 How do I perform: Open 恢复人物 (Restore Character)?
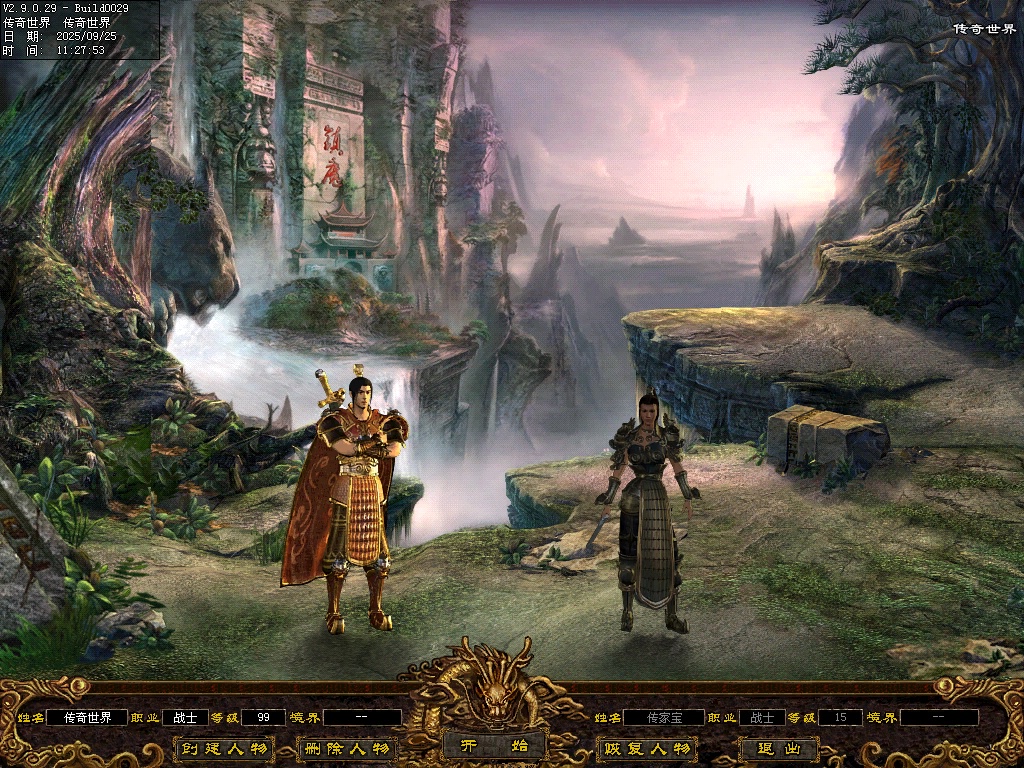tap(646, 748)
